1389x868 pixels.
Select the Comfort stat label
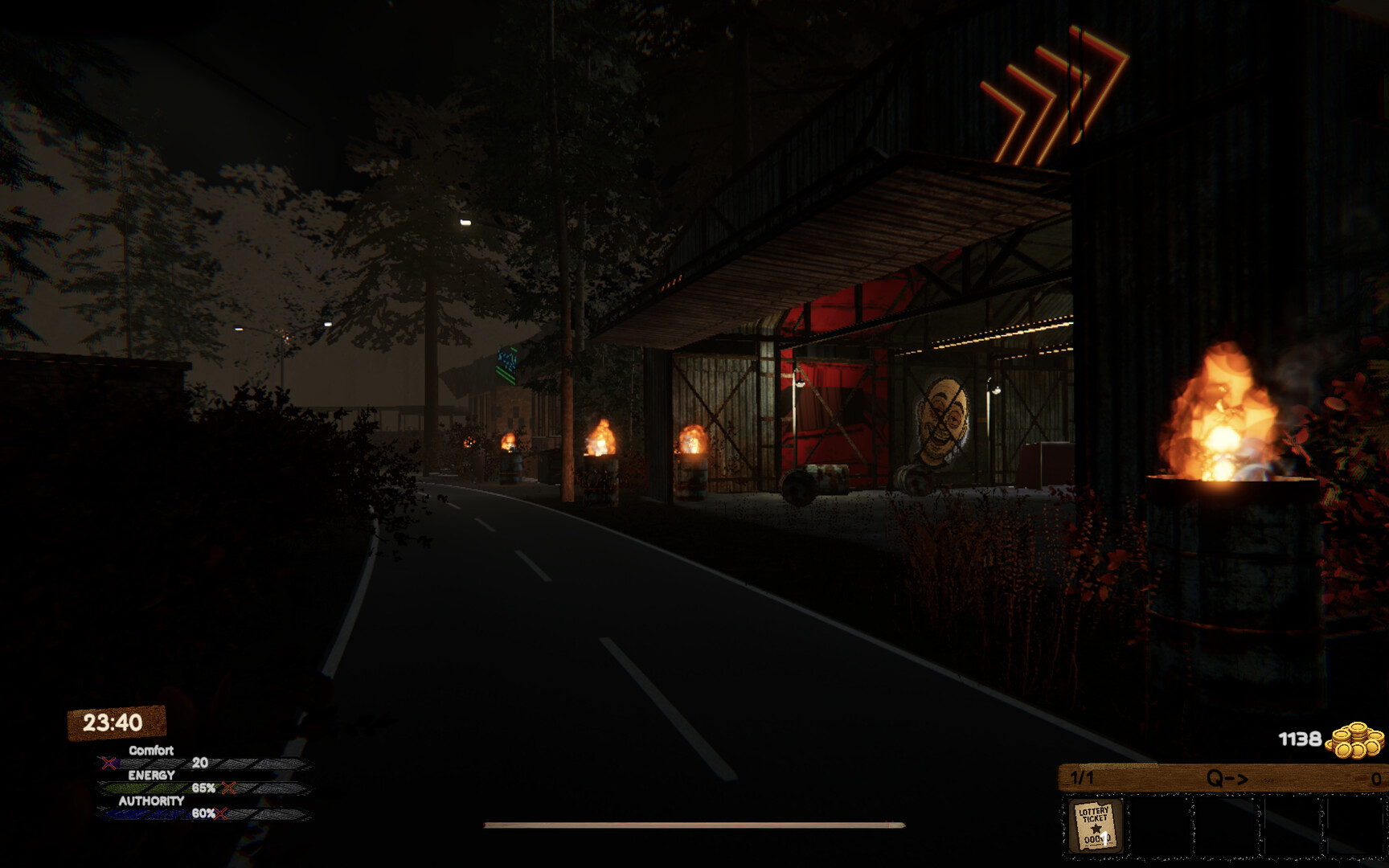[152, 750]
